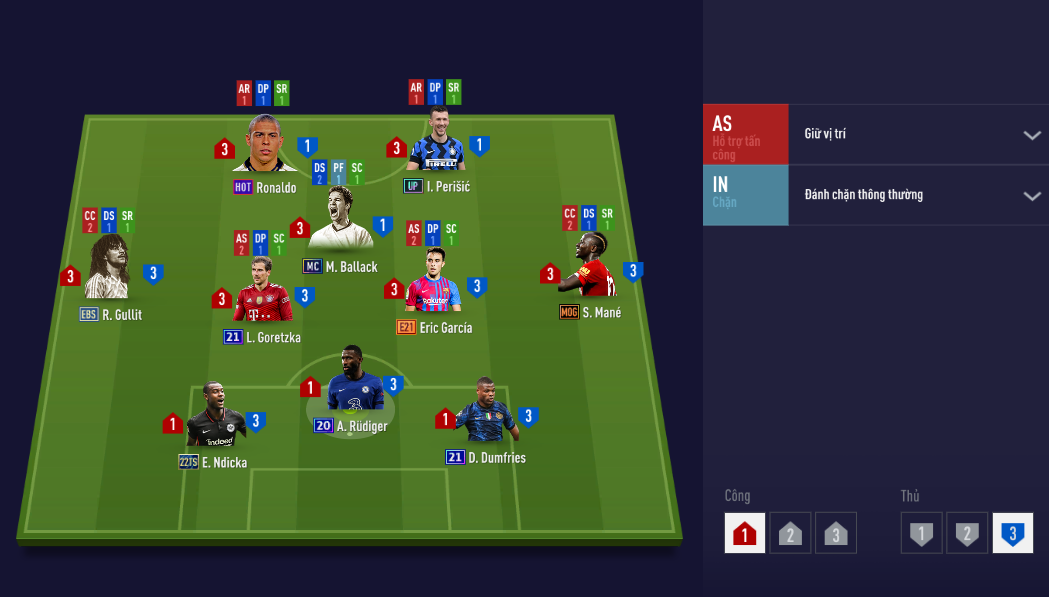The width and height of the screenshot is (1049, 597).
Task: Set attack (Công) level to 1
Action: point(745,533)
